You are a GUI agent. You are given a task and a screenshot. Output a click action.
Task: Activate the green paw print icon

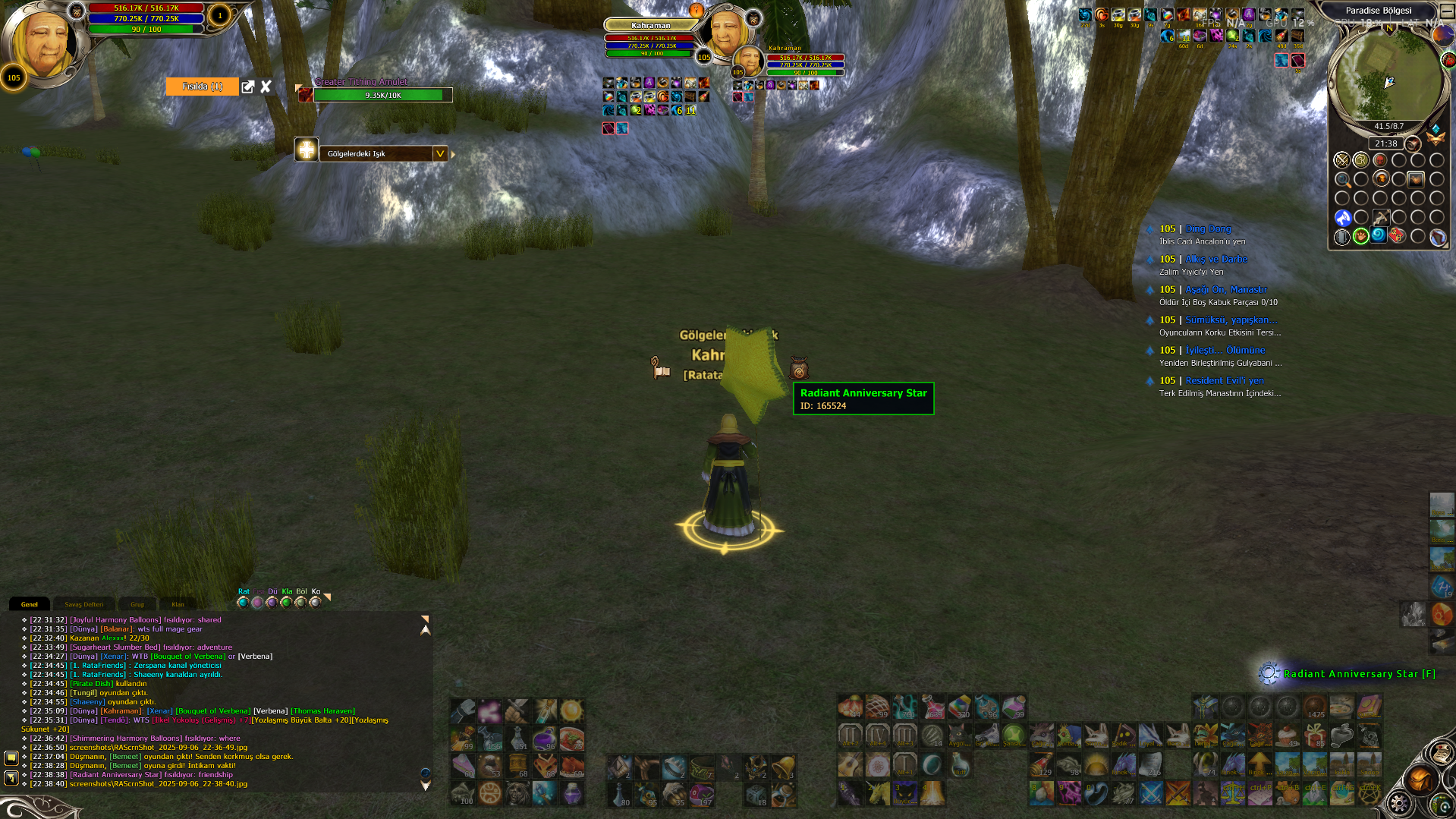[x=1361, y=236]
